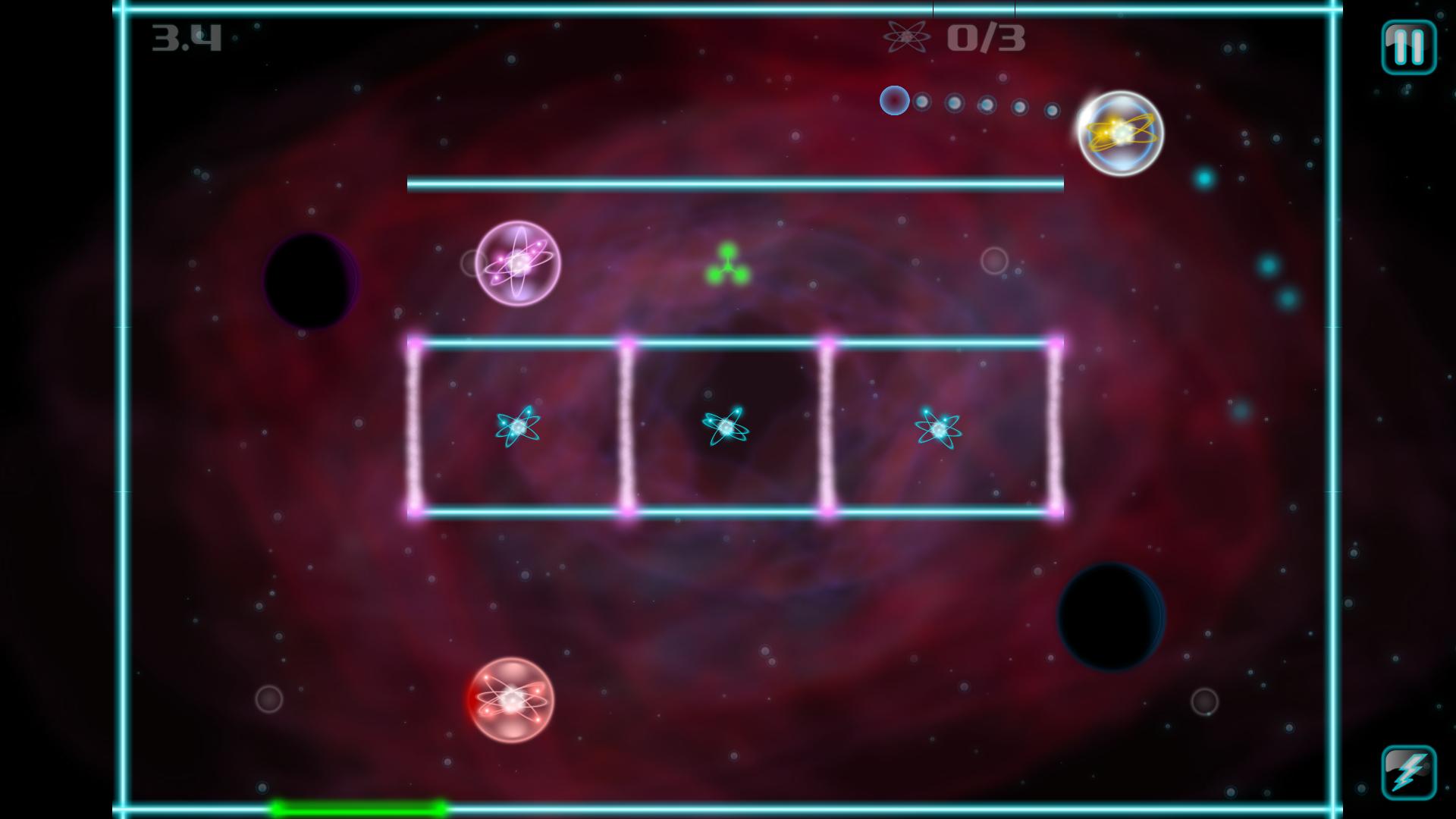Click the blue launch dot starting the trajectory

click(x=893, y=99)
